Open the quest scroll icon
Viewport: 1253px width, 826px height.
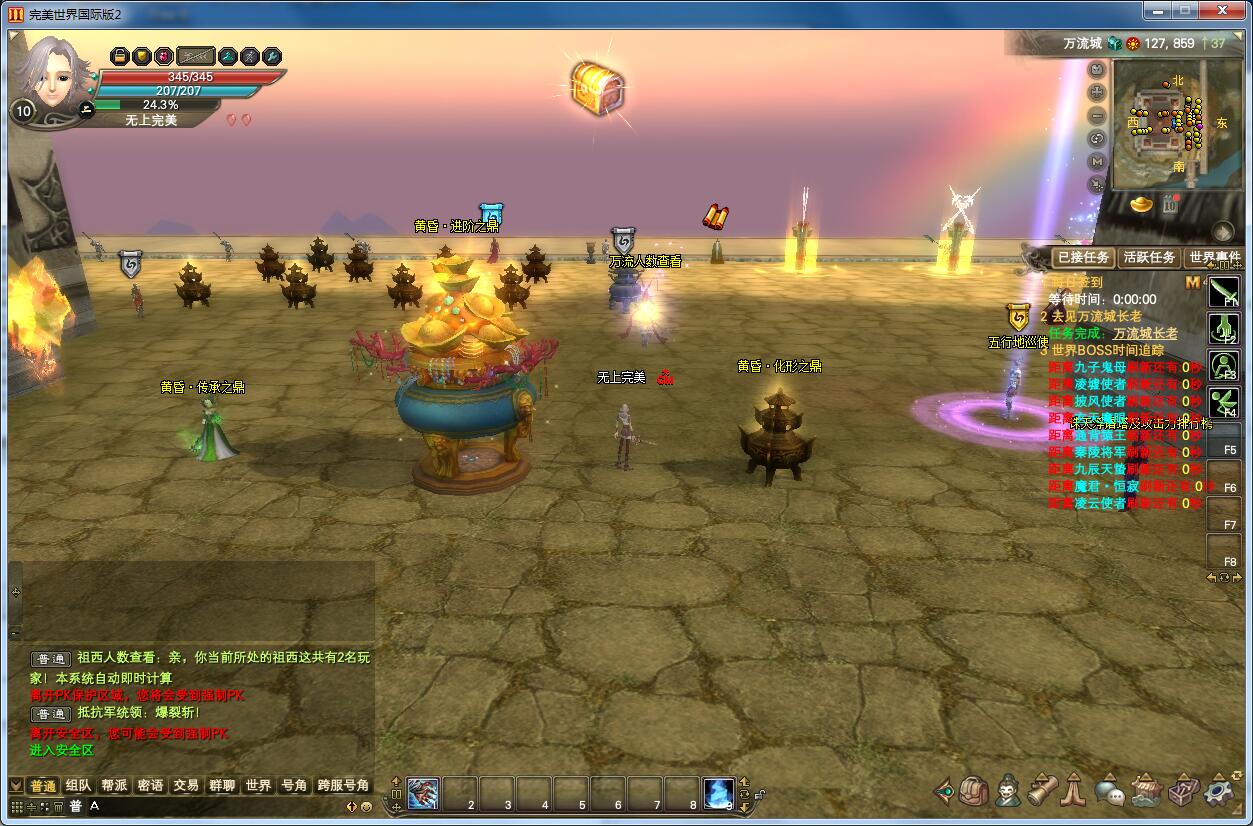tap(1042, 791)
